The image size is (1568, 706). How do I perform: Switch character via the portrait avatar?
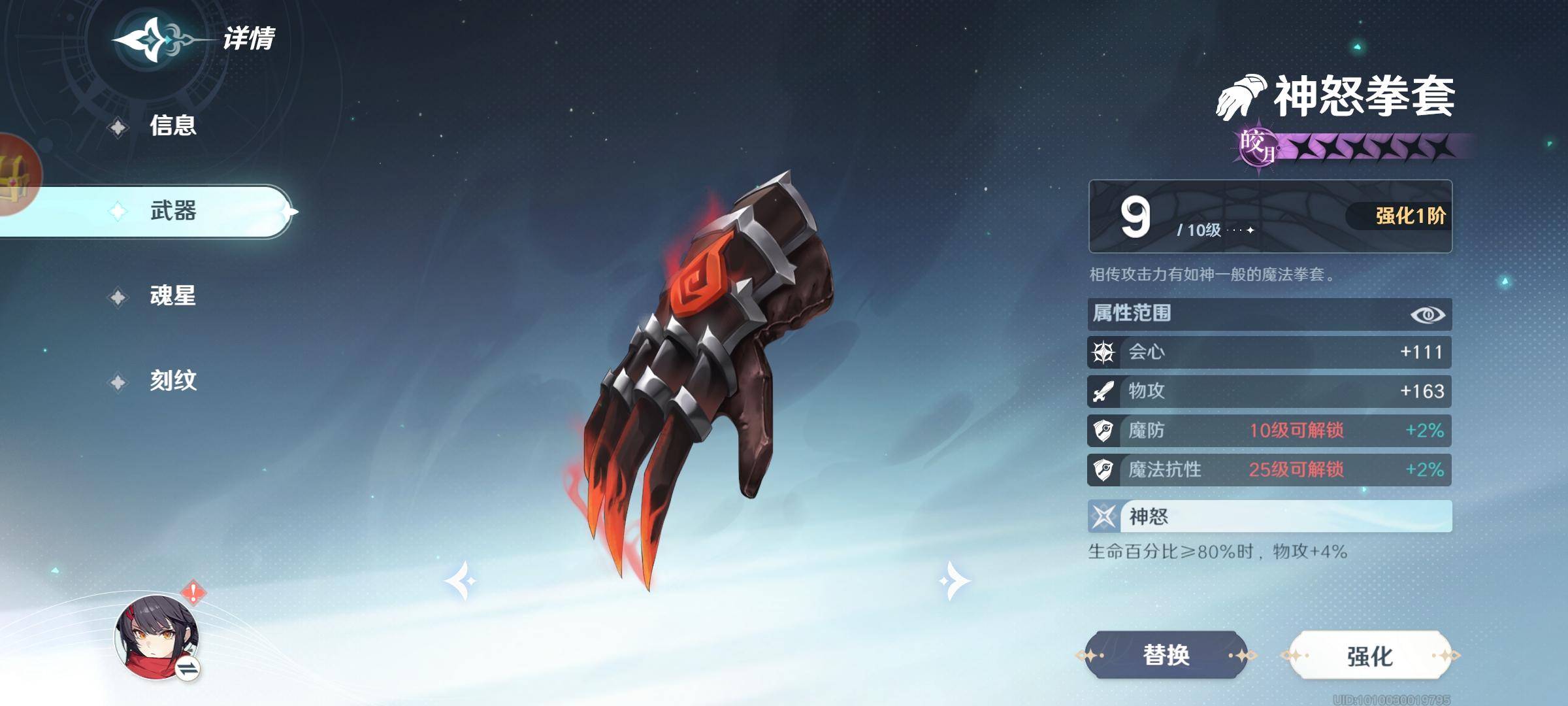(x=157, y=637)
